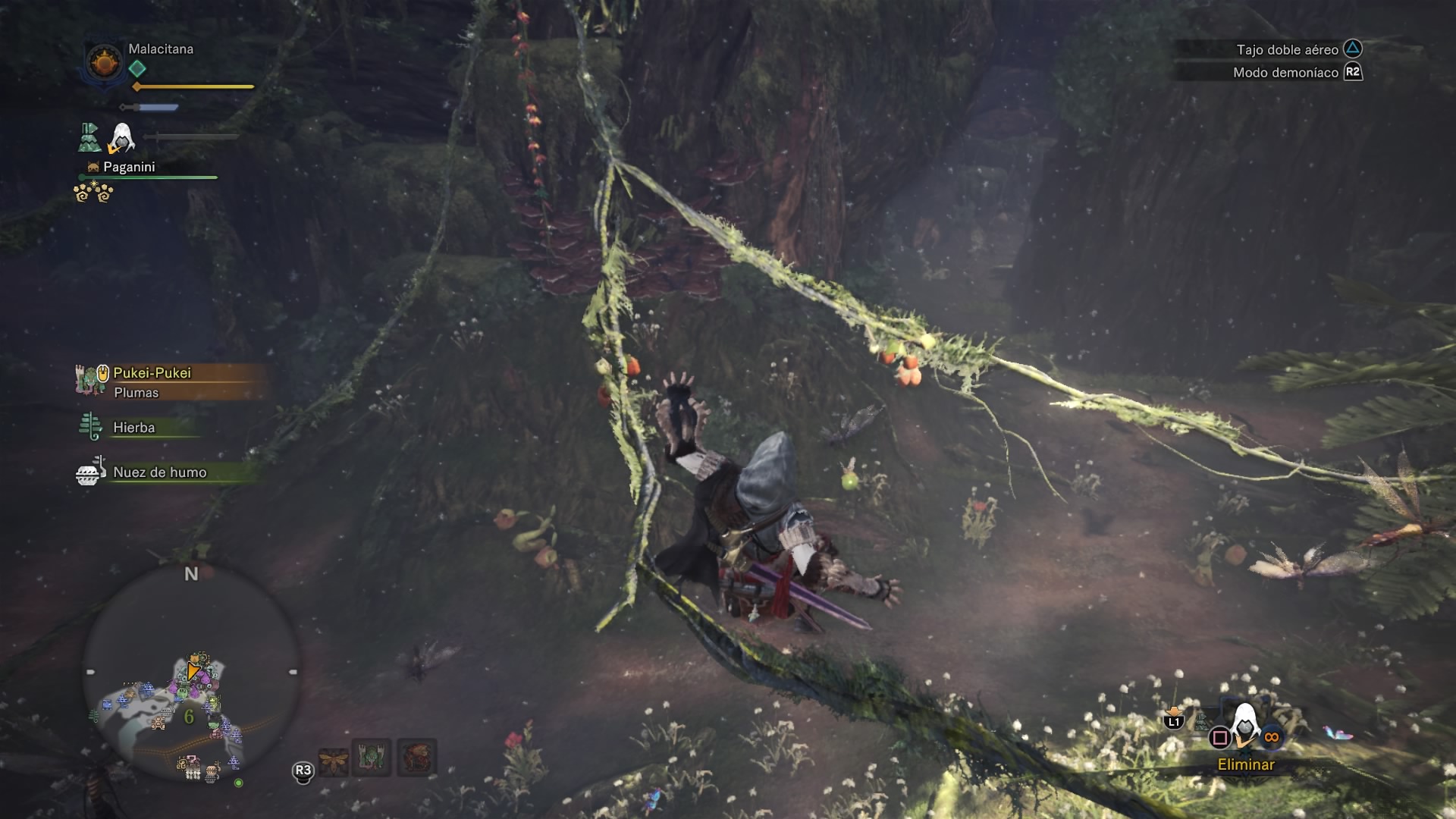Click the golden paw prints Palico gadget icon

[x=93, y=193]
